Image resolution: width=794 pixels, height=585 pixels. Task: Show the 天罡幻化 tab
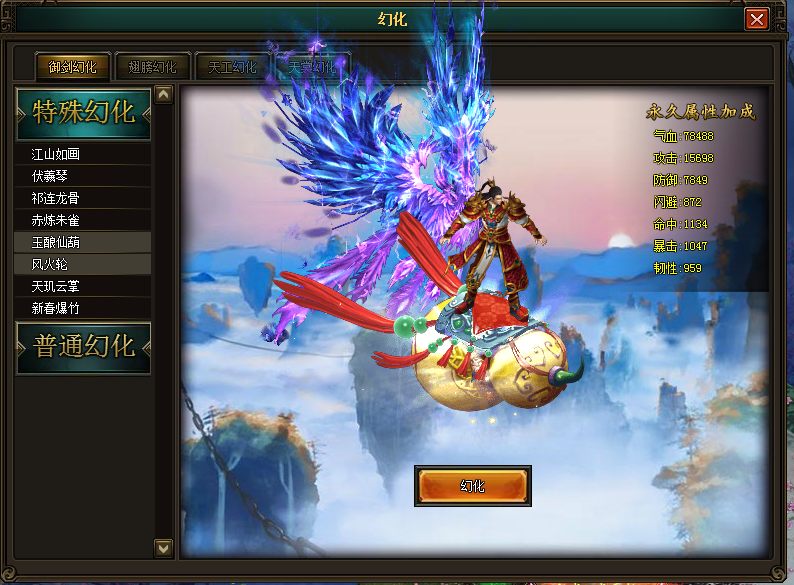312,67
